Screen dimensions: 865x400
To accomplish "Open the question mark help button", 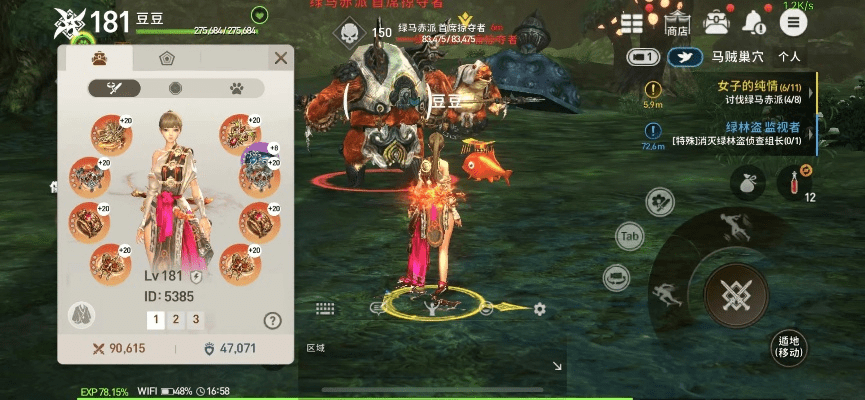I will 272,321.
